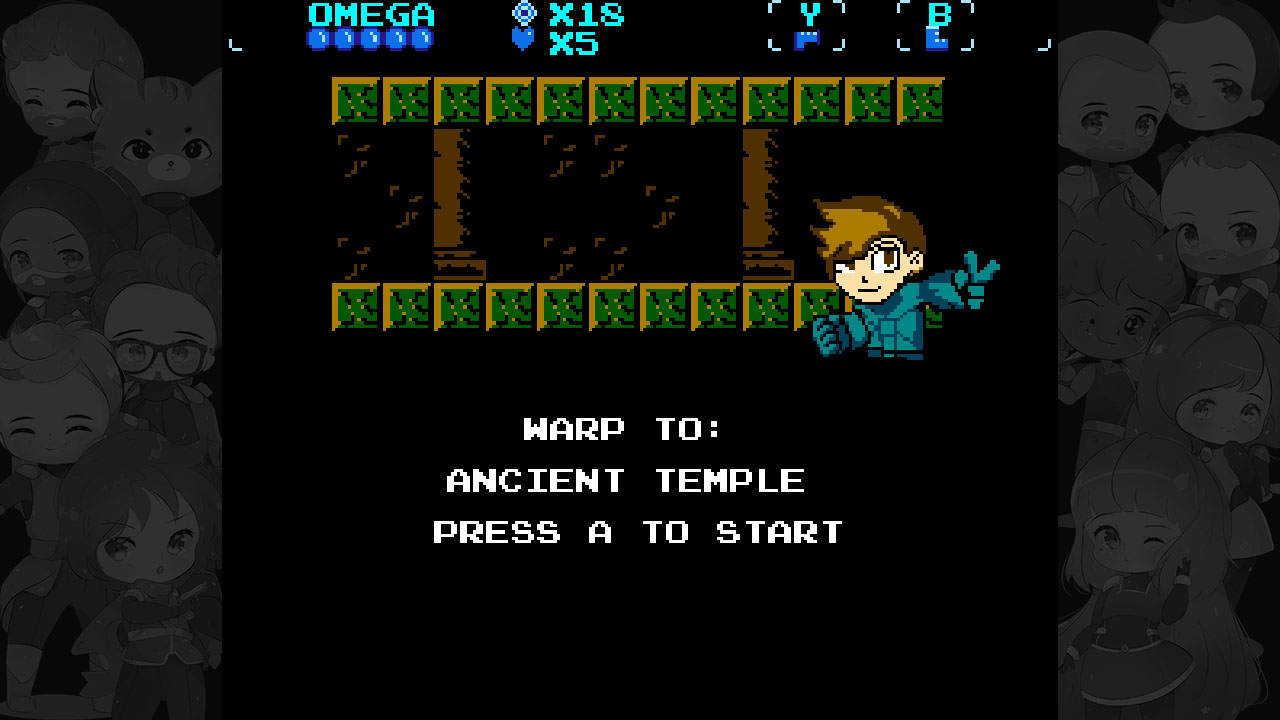
Task: Select the OMEGA name label
Action: 371,14
